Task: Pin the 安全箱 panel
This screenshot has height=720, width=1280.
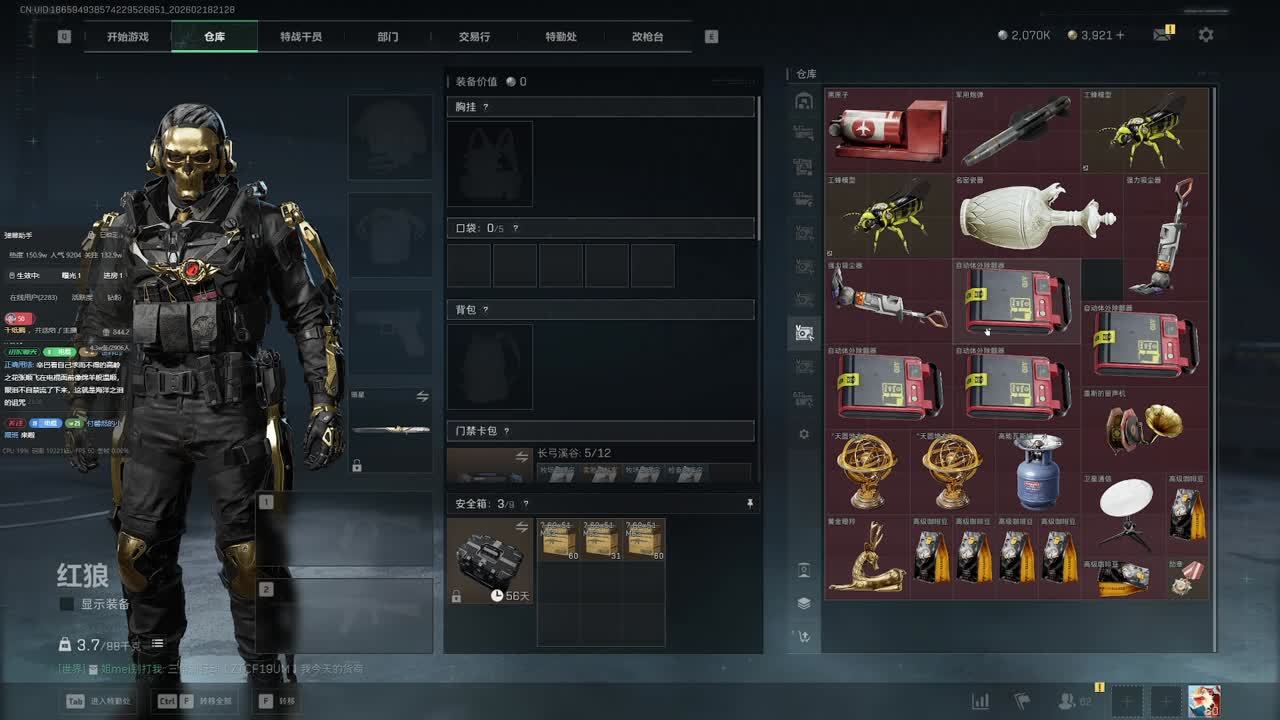Action: [750, 504]
